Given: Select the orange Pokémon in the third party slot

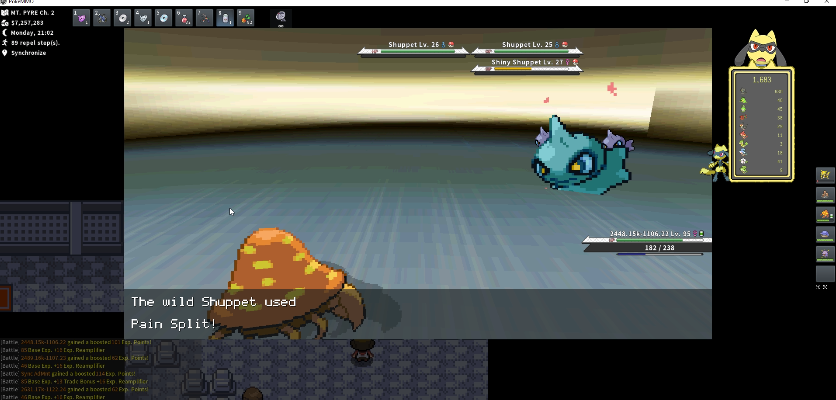Looking at the screenshot, I should point(826,214).
